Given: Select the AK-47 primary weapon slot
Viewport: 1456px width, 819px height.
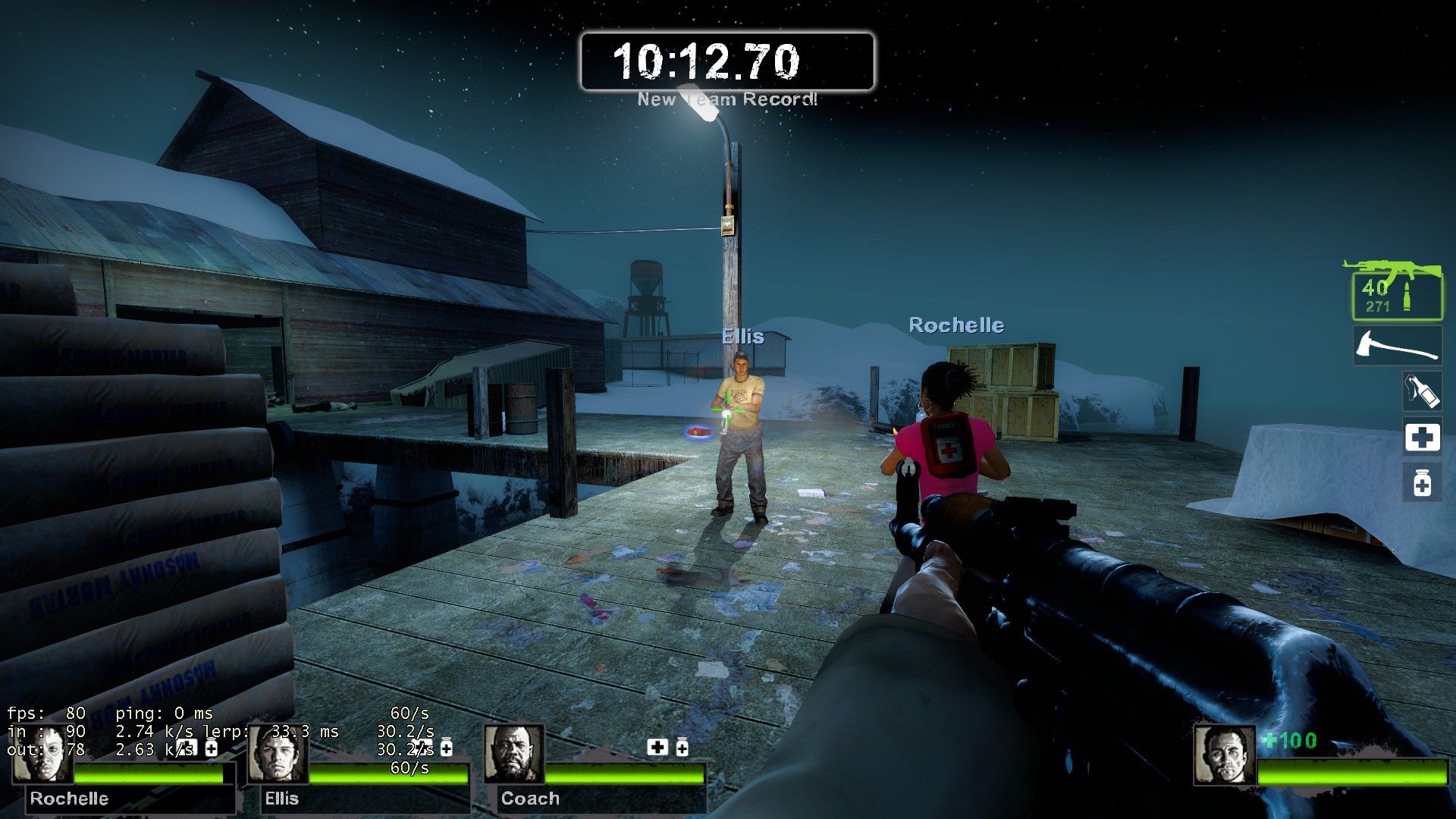Looking at the screenshot, I should [x=1396, y=291].
